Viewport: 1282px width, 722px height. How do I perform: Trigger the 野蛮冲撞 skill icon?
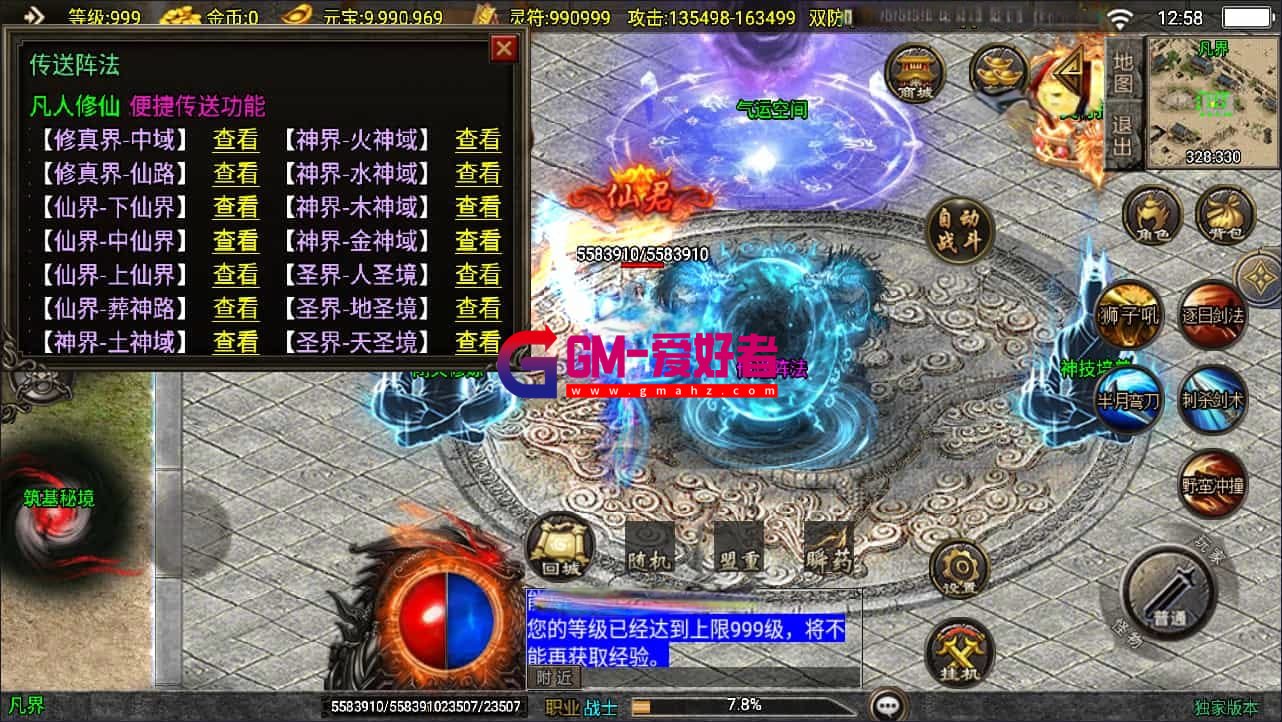click(x=1211, y=482)
